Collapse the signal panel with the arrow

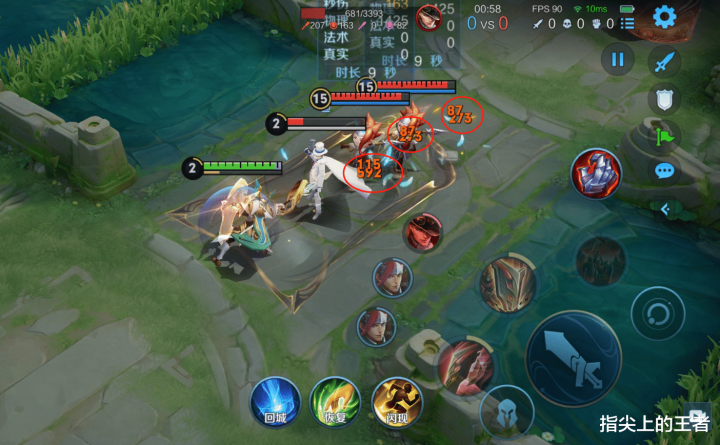pos(665,208)
